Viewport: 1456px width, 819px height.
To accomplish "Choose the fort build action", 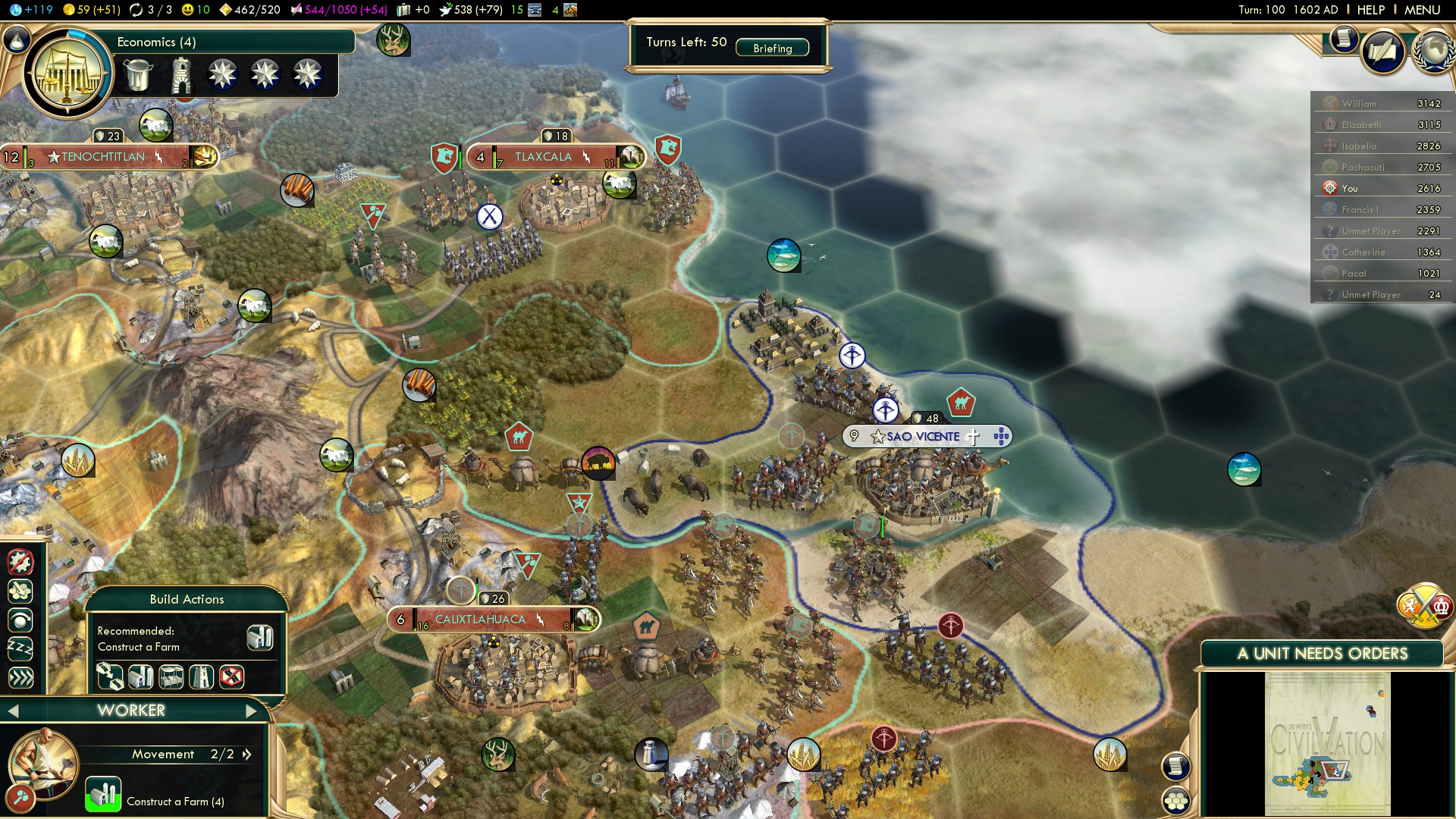I will pos(201,676).
